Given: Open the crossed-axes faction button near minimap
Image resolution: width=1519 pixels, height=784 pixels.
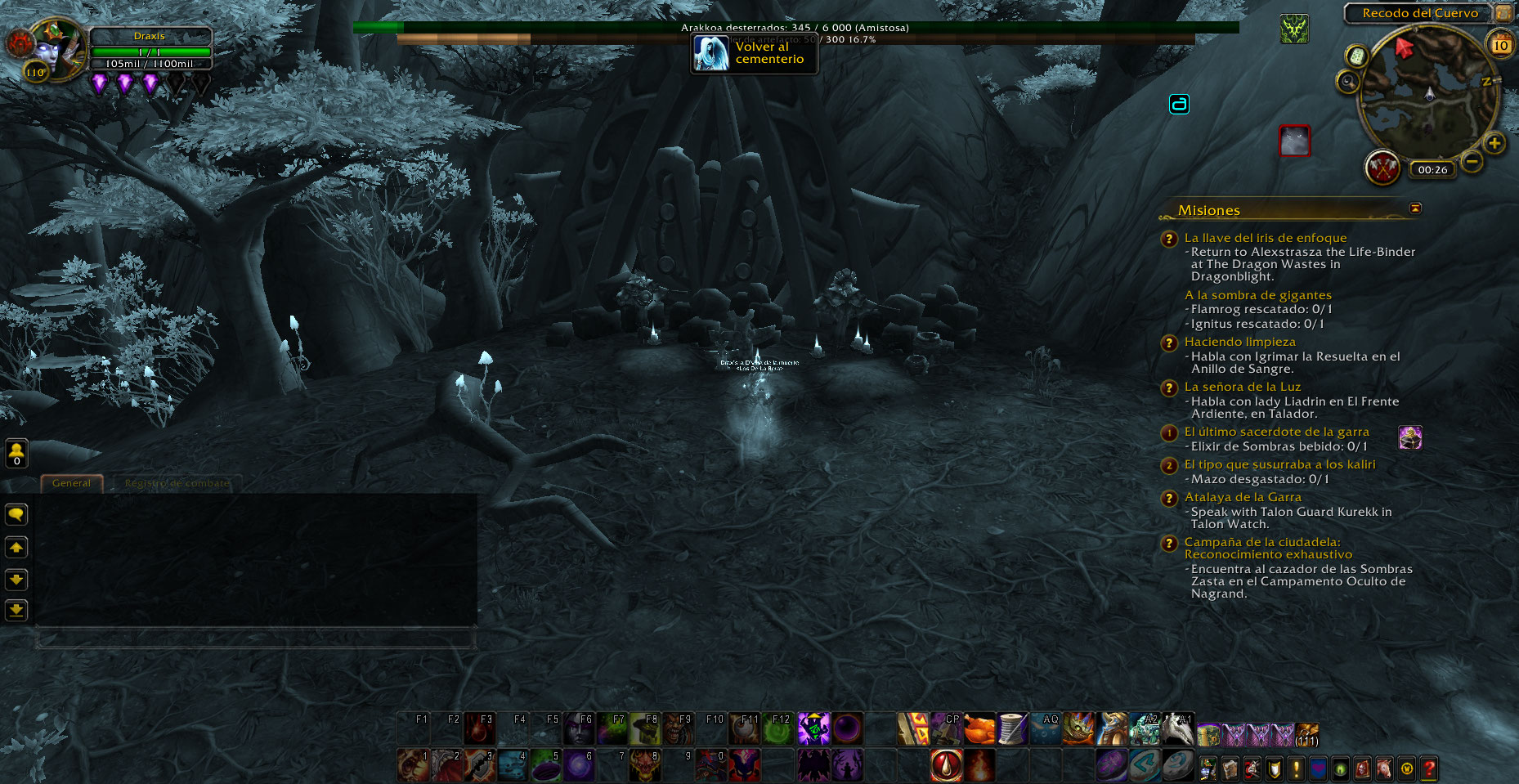Looking at the screenshot, I should (x=1382, y=168).
